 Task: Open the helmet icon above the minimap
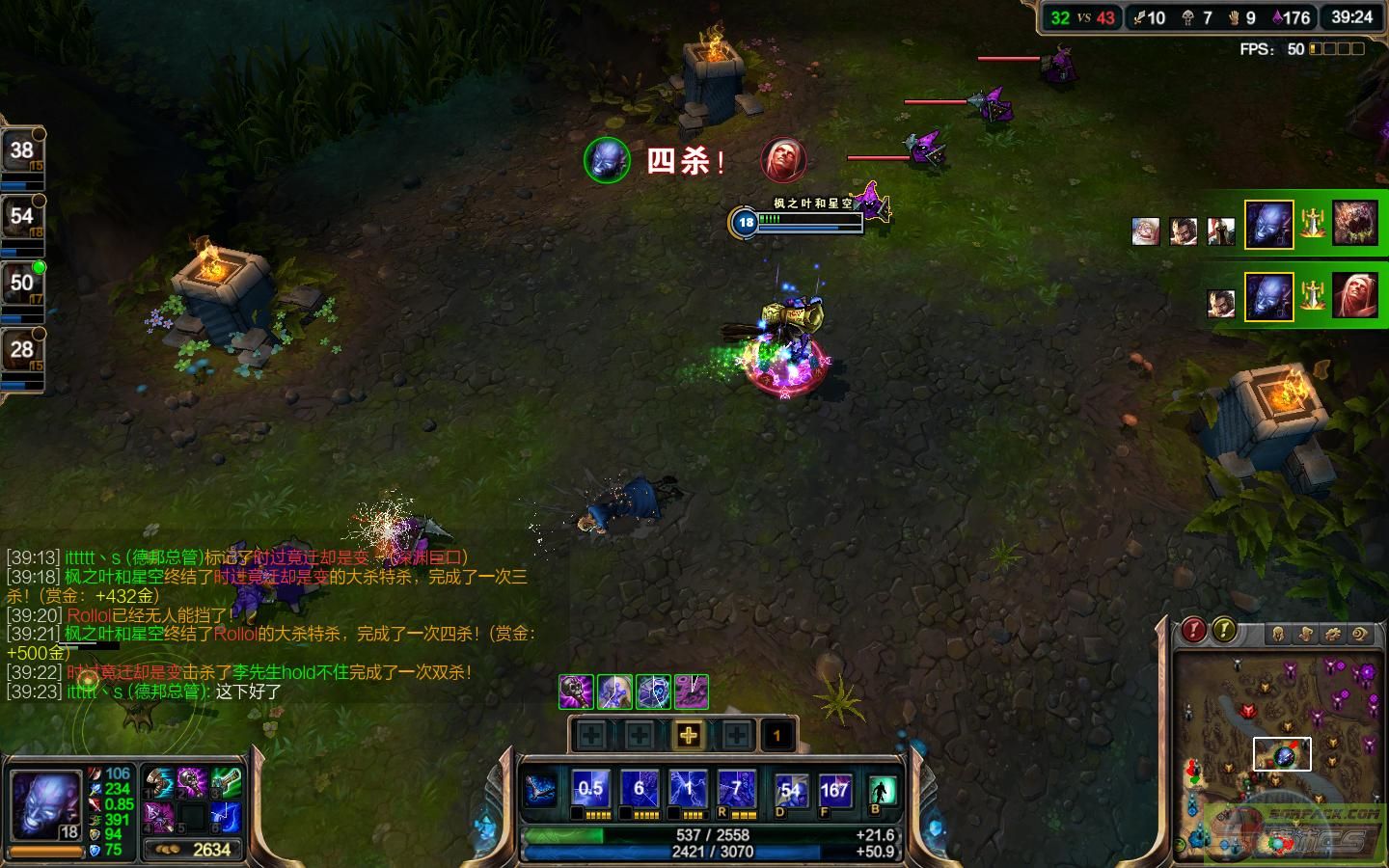(x=1278, y=634)
